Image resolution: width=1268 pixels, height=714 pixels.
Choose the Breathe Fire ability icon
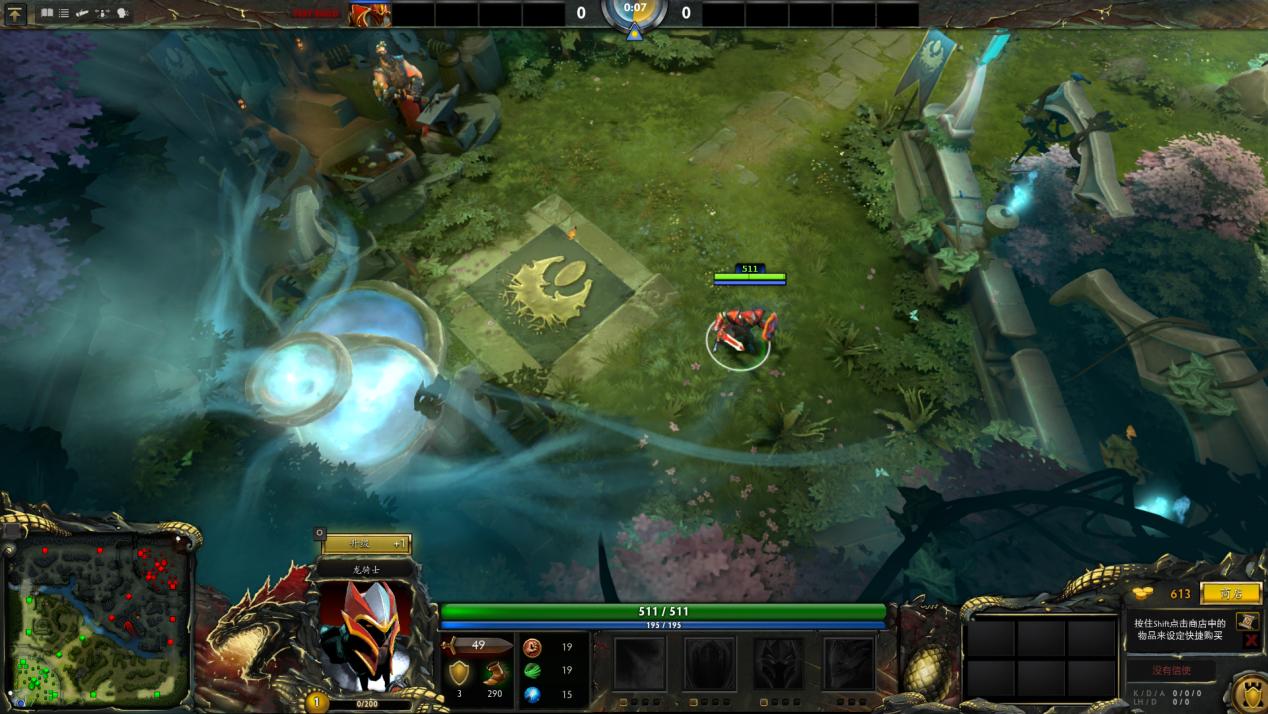click(x=639, y=663)
